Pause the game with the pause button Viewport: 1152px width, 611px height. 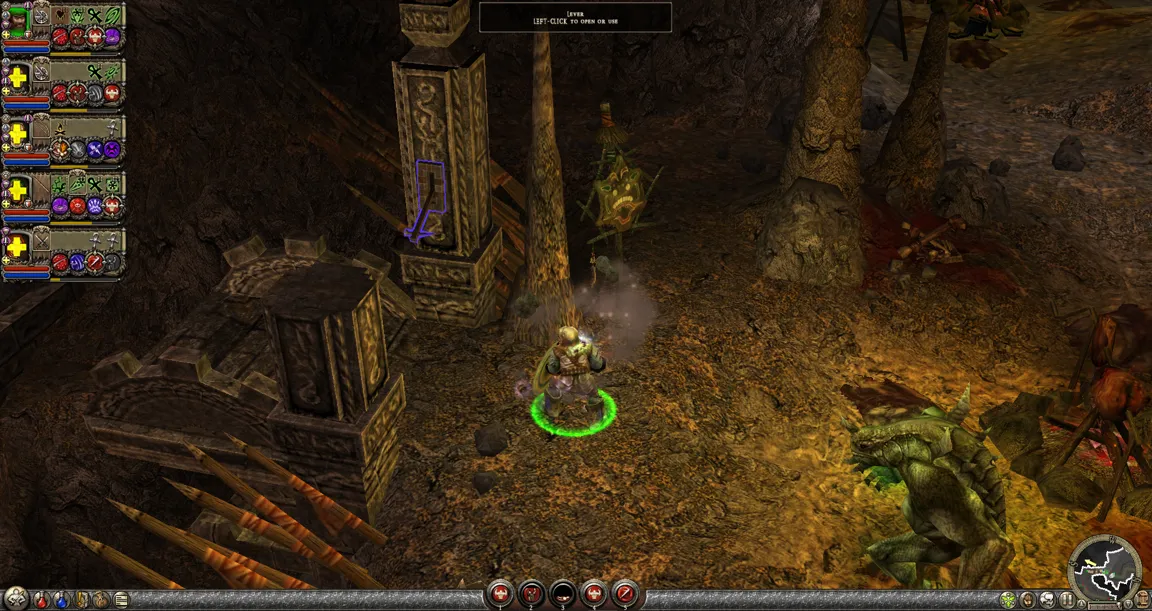point(1065,600)
